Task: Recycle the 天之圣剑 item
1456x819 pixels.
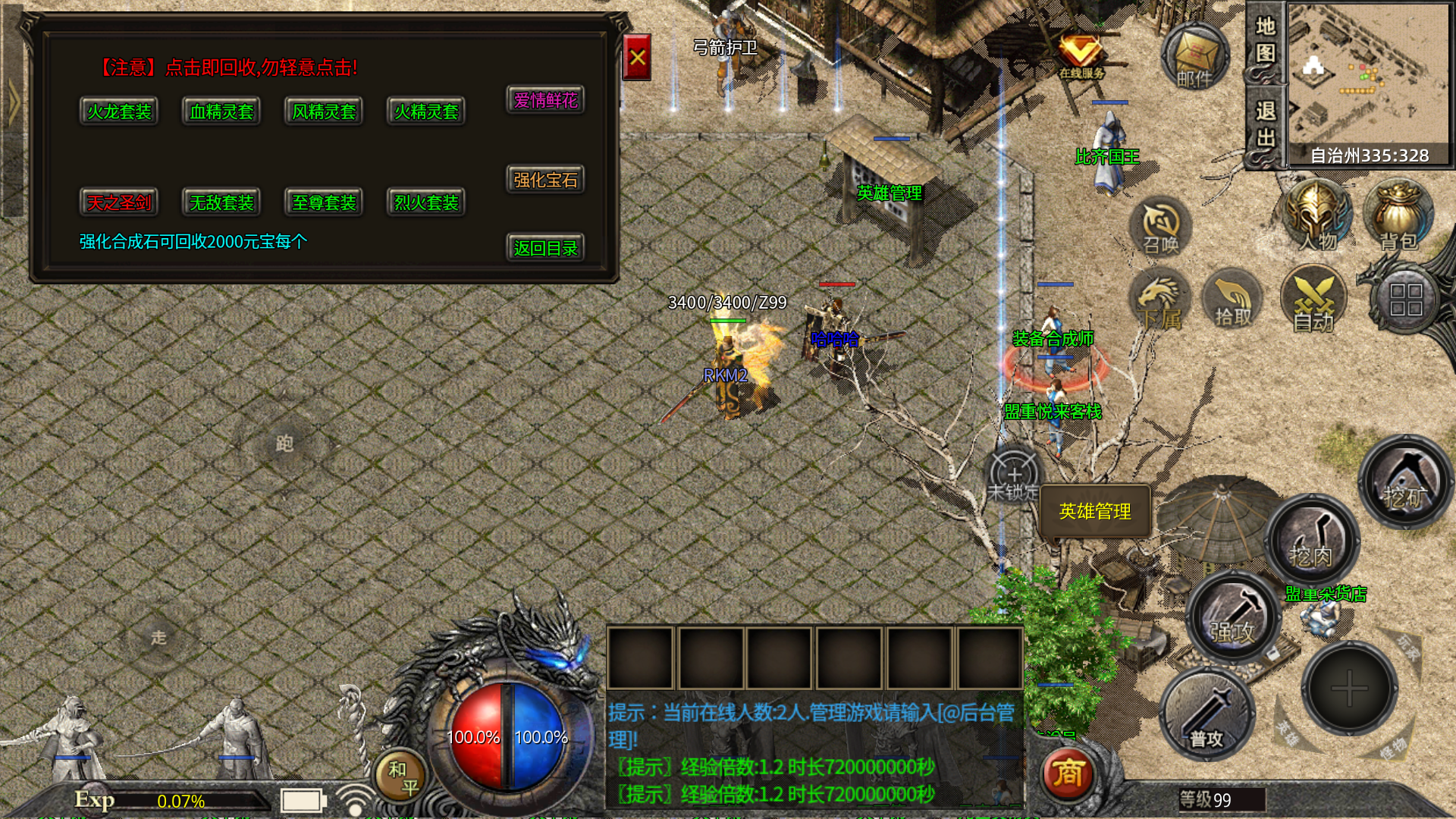Action: pos(119,202)
